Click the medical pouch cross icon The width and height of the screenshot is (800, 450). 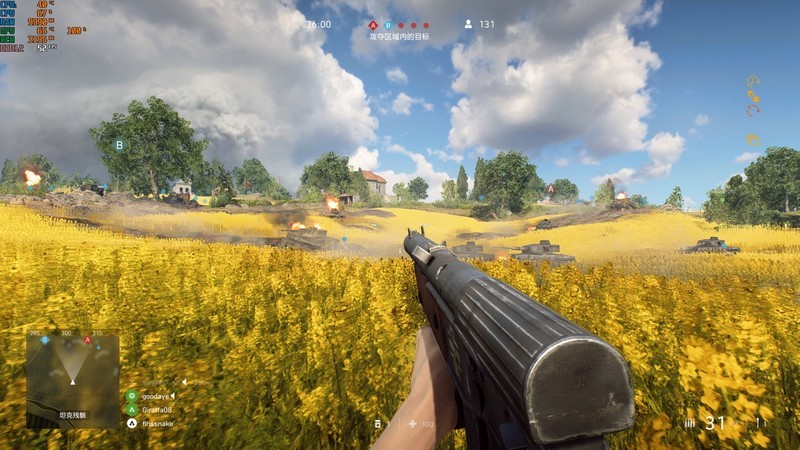point(412,424)
